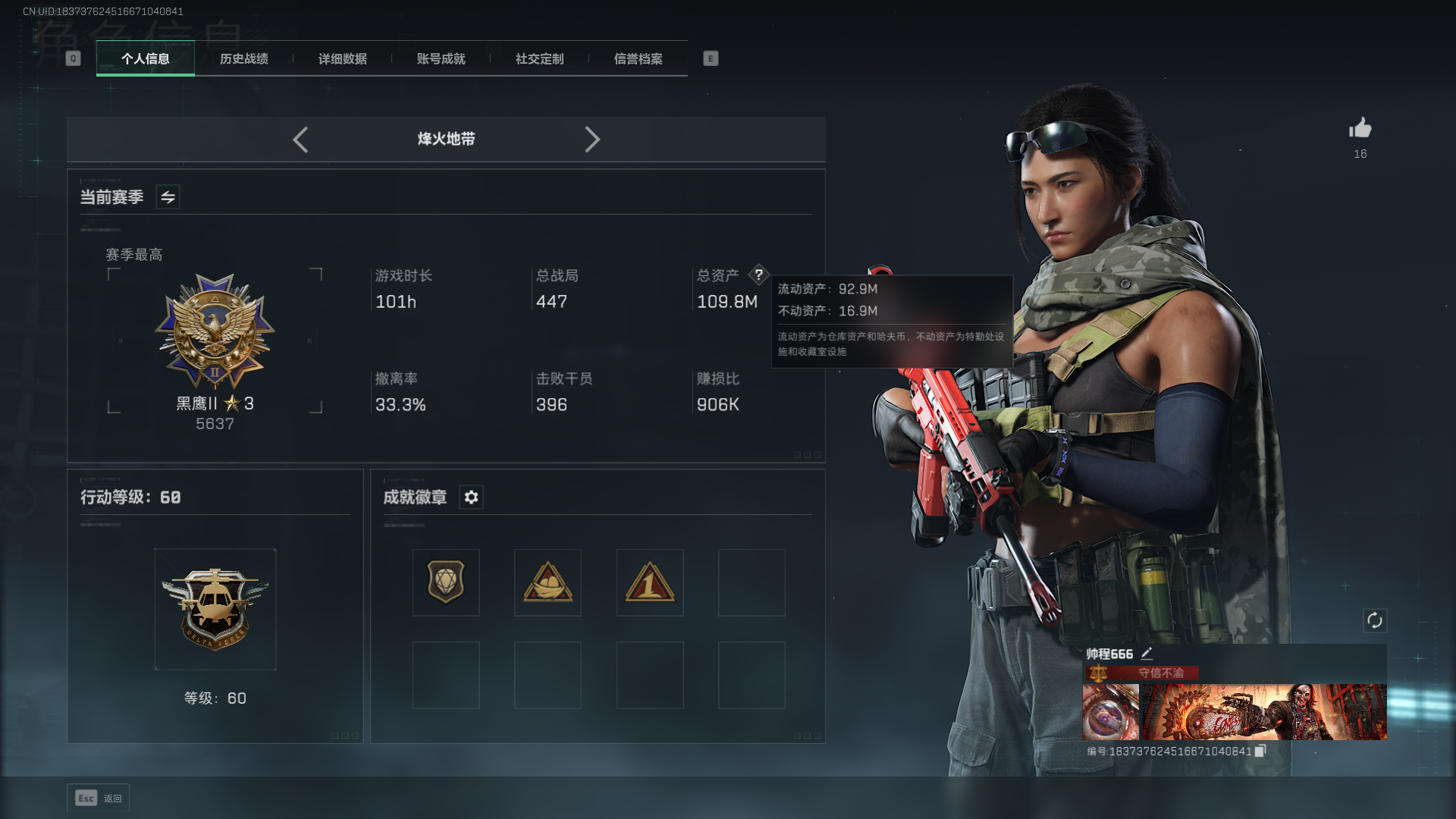Image resolution: width=1456 pixels, height=819 pixels.
Task: Click the 总资产 question mark icon
Action: pos(758,275)
